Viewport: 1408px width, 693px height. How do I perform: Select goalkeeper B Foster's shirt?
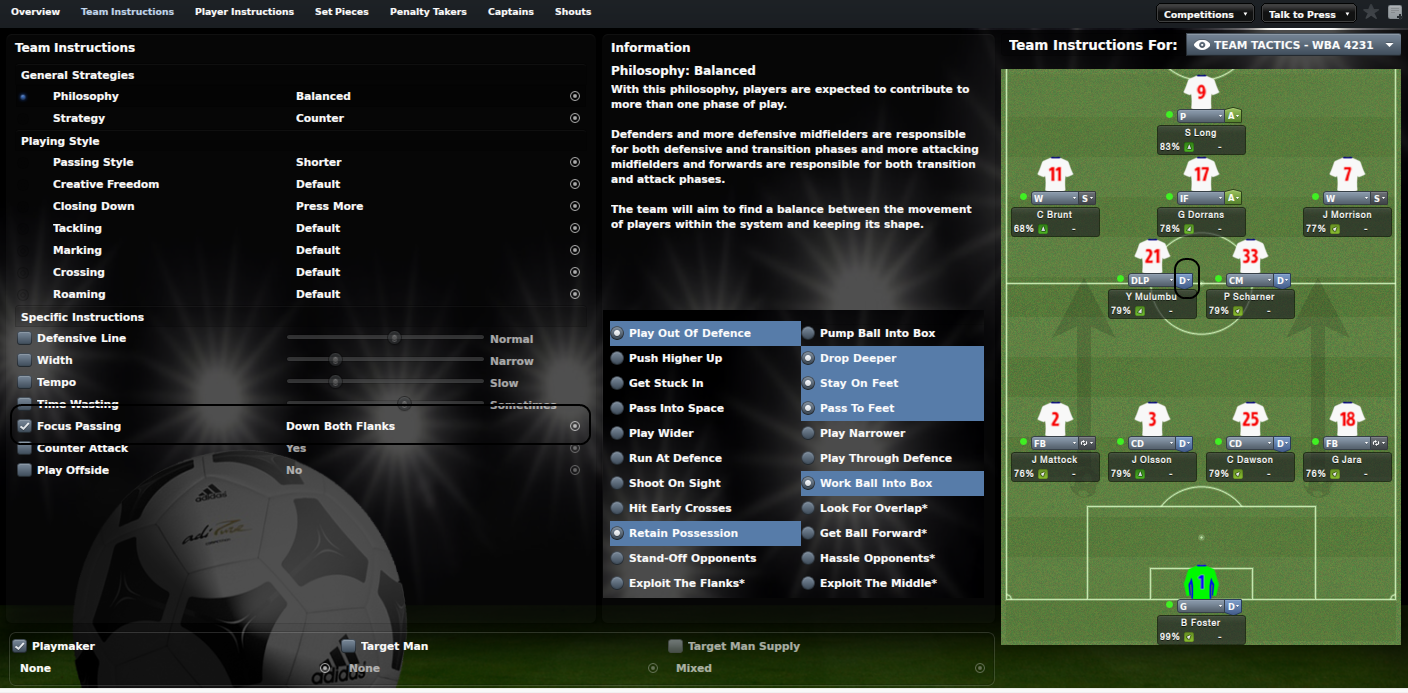1200,580
